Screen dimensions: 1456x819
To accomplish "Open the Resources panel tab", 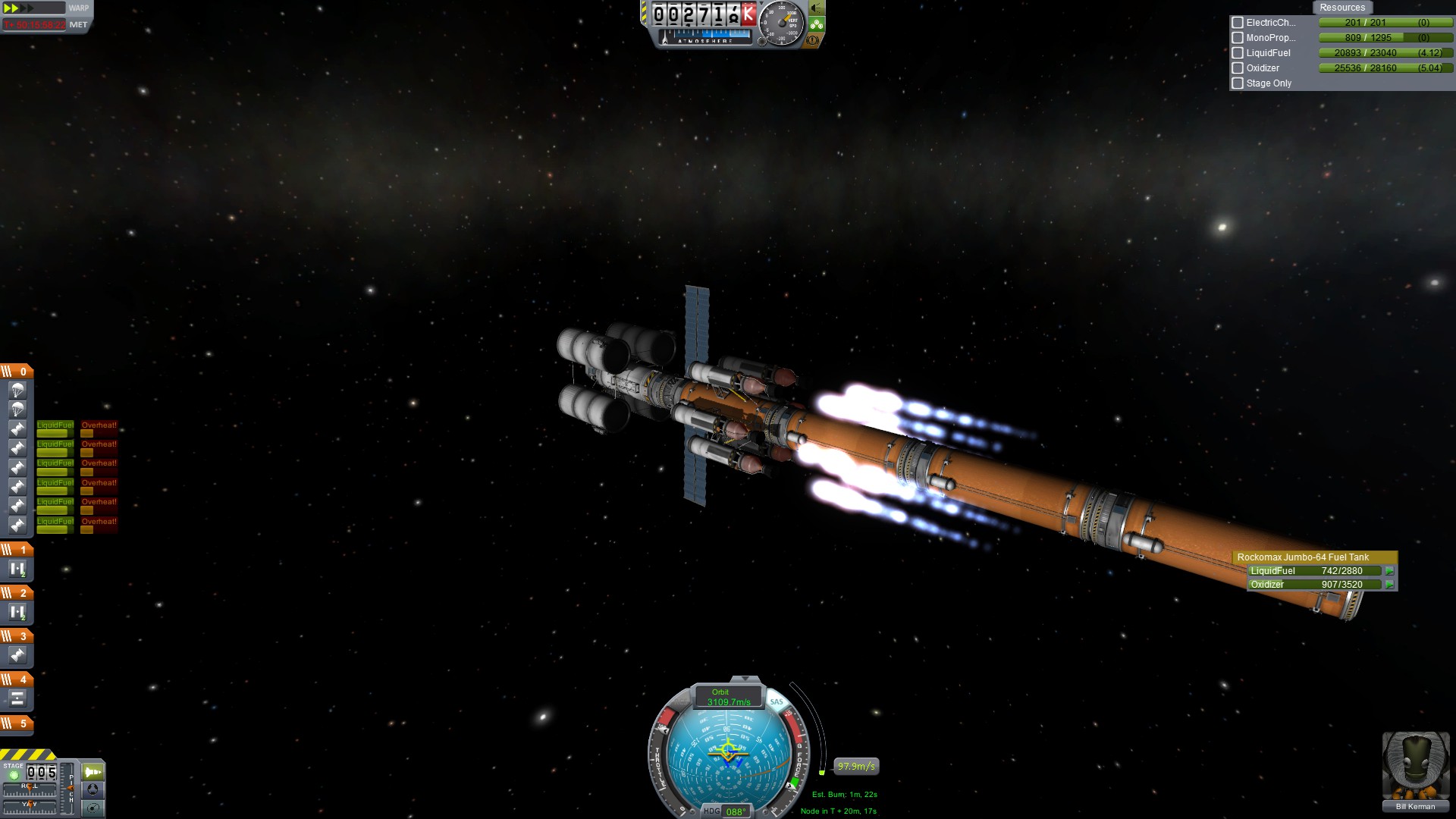I will coord(1341,8).
